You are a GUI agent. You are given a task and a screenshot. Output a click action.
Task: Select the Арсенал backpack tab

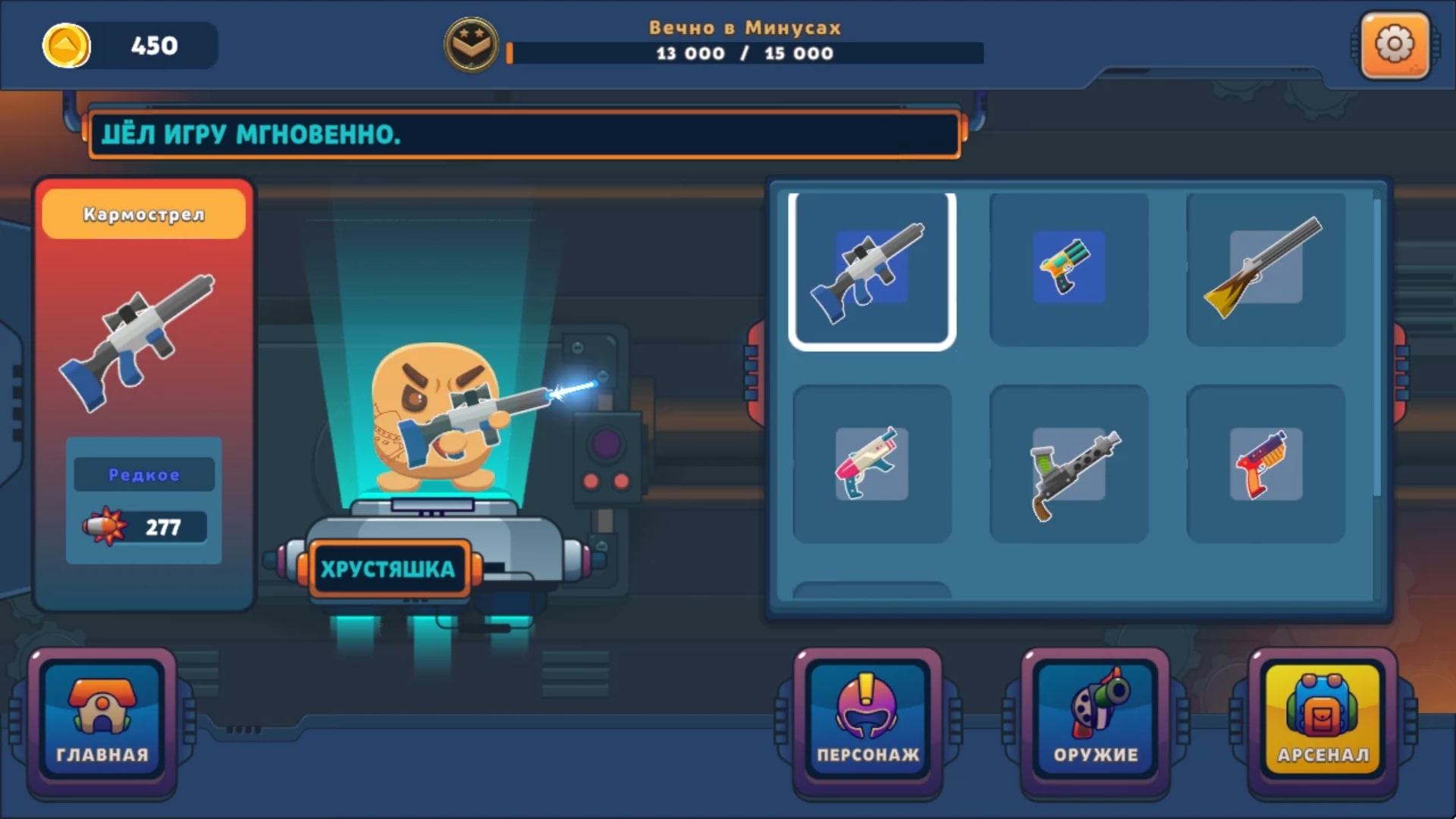click(x=1323, y=722)
